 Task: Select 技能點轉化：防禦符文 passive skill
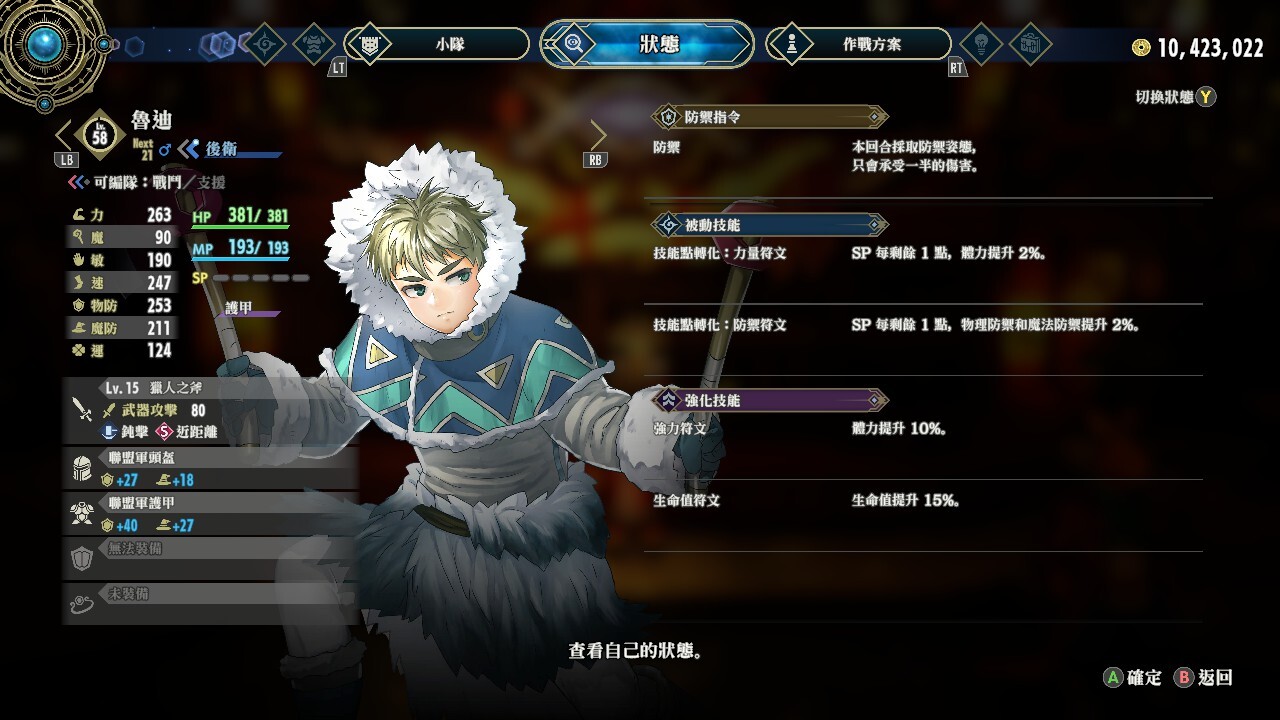pyautogui.click(x=922, y=326)
